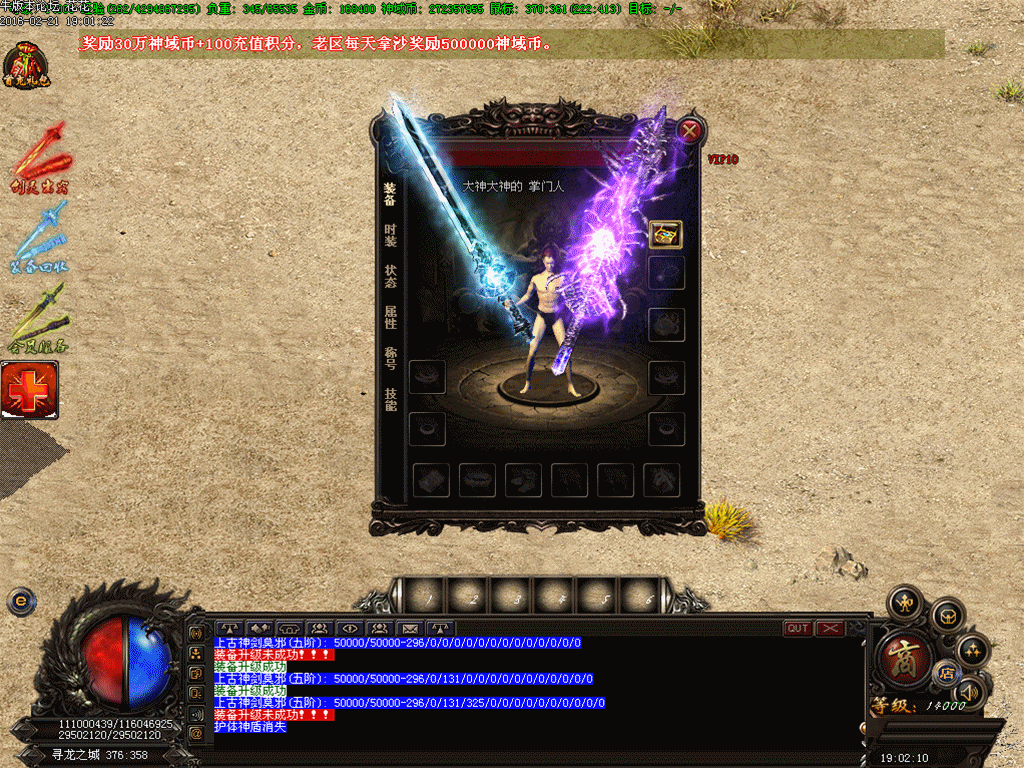
Task: Click the red cross healing button
Action: pos(30,390)
